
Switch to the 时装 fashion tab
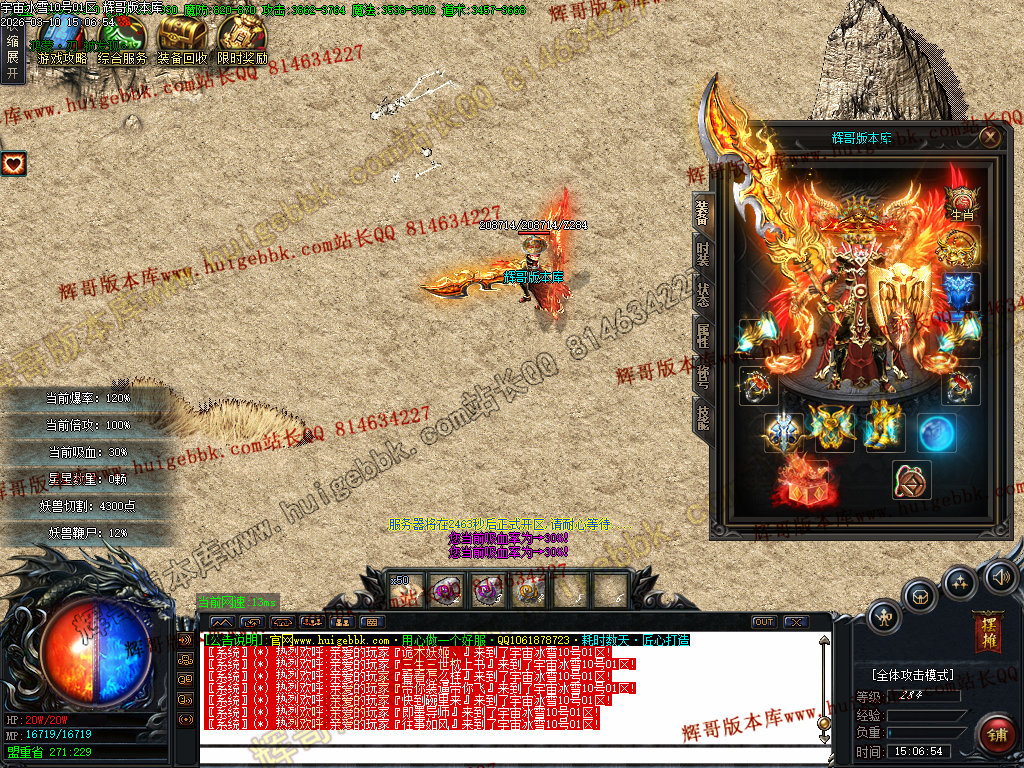(x=703, y=253)
